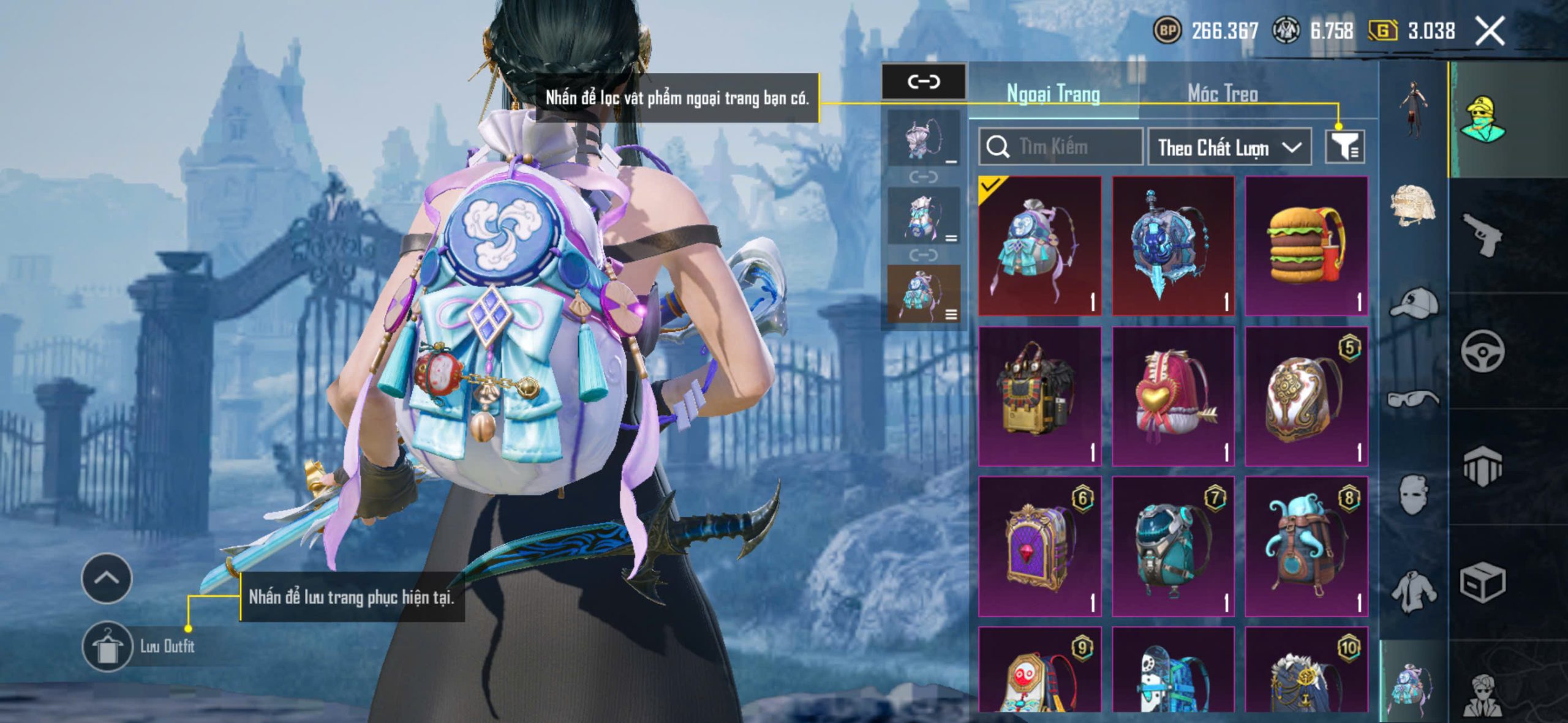Save current look with Lưu Outfit
Viewport: 1568px width, 723px height.
(x=108, y=646)
